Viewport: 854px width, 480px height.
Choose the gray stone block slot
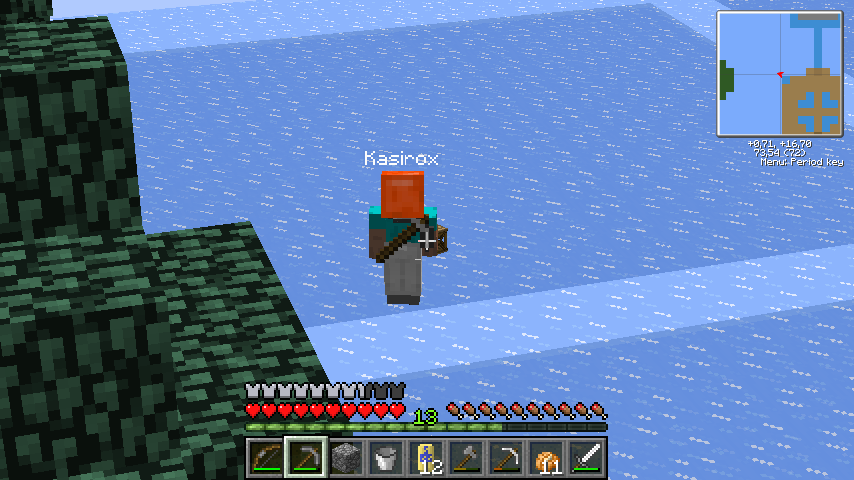[345, 459]
